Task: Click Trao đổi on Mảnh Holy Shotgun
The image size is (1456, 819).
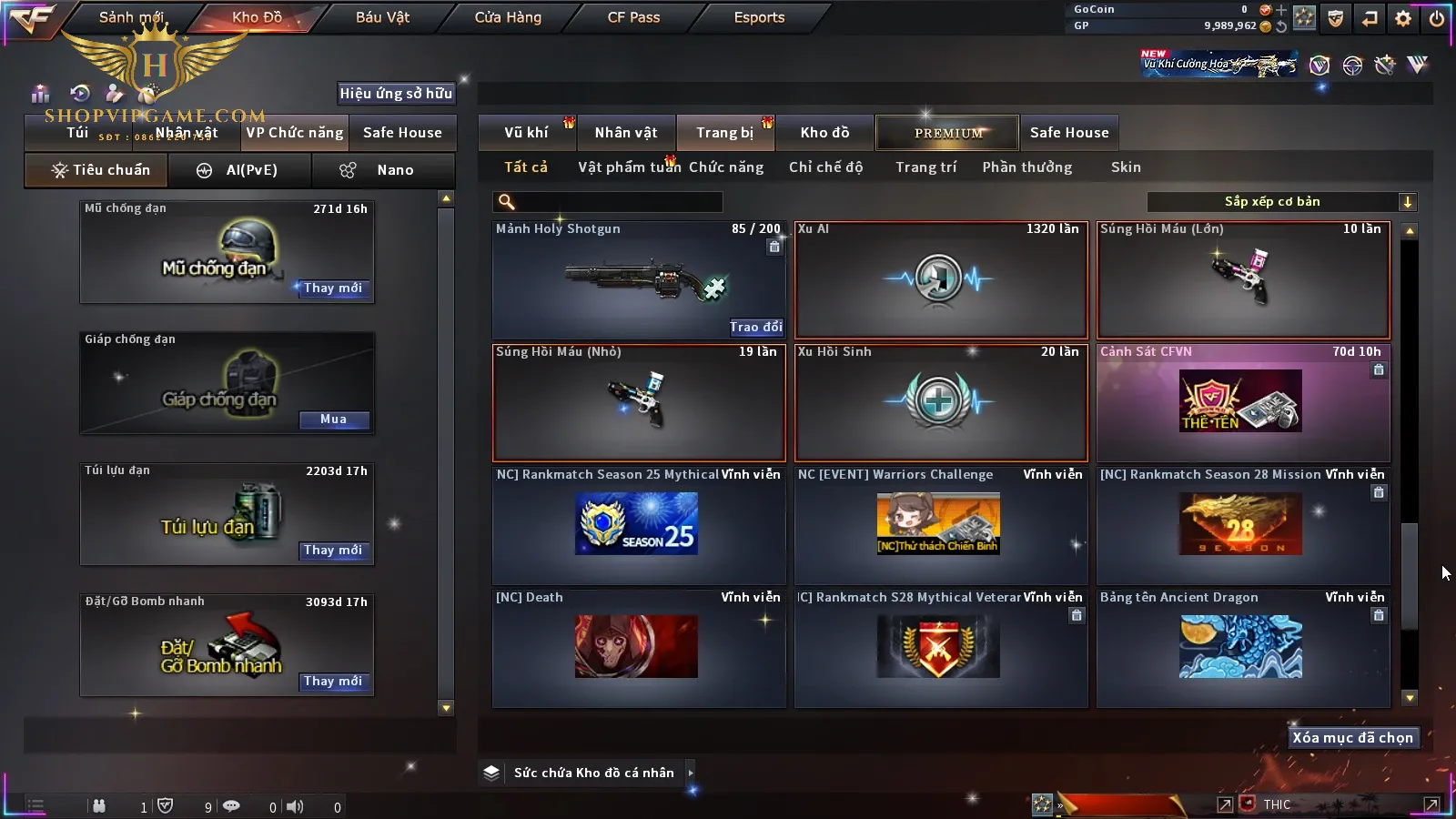Action: 755,327
